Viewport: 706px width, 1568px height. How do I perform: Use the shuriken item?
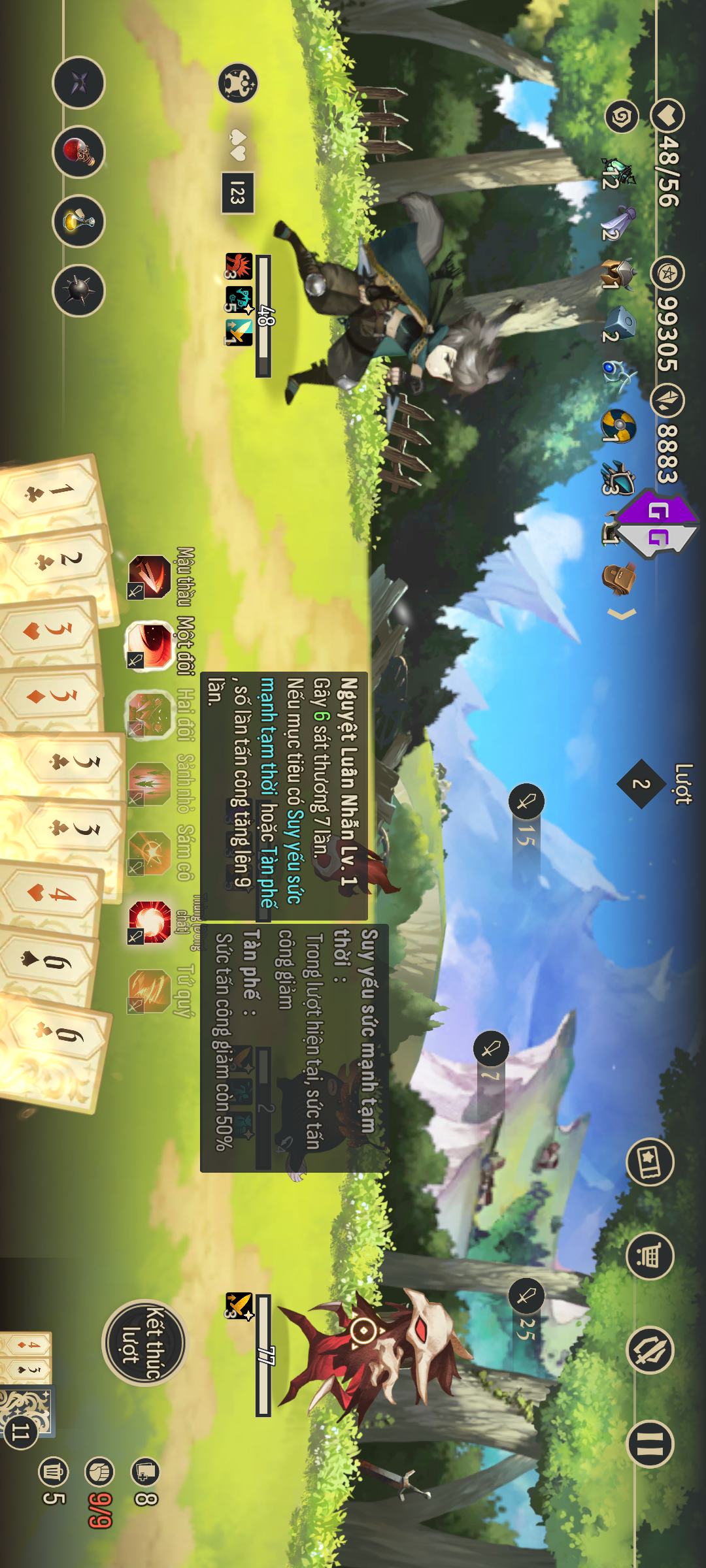[78, 83]
